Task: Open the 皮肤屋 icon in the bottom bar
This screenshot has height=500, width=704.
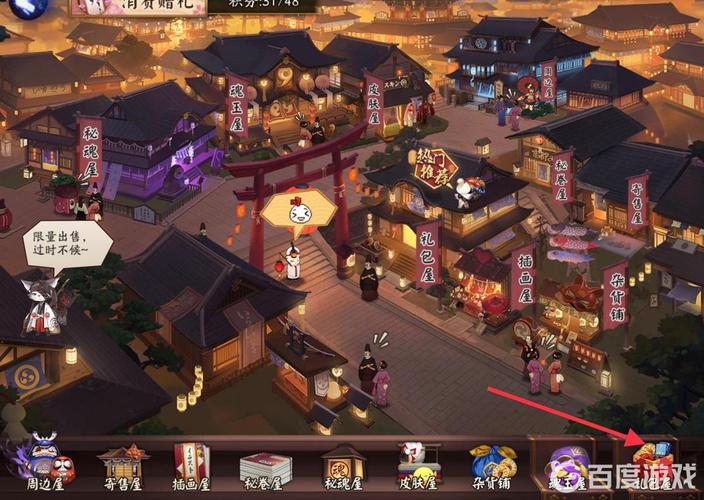Action: [419, 465]
